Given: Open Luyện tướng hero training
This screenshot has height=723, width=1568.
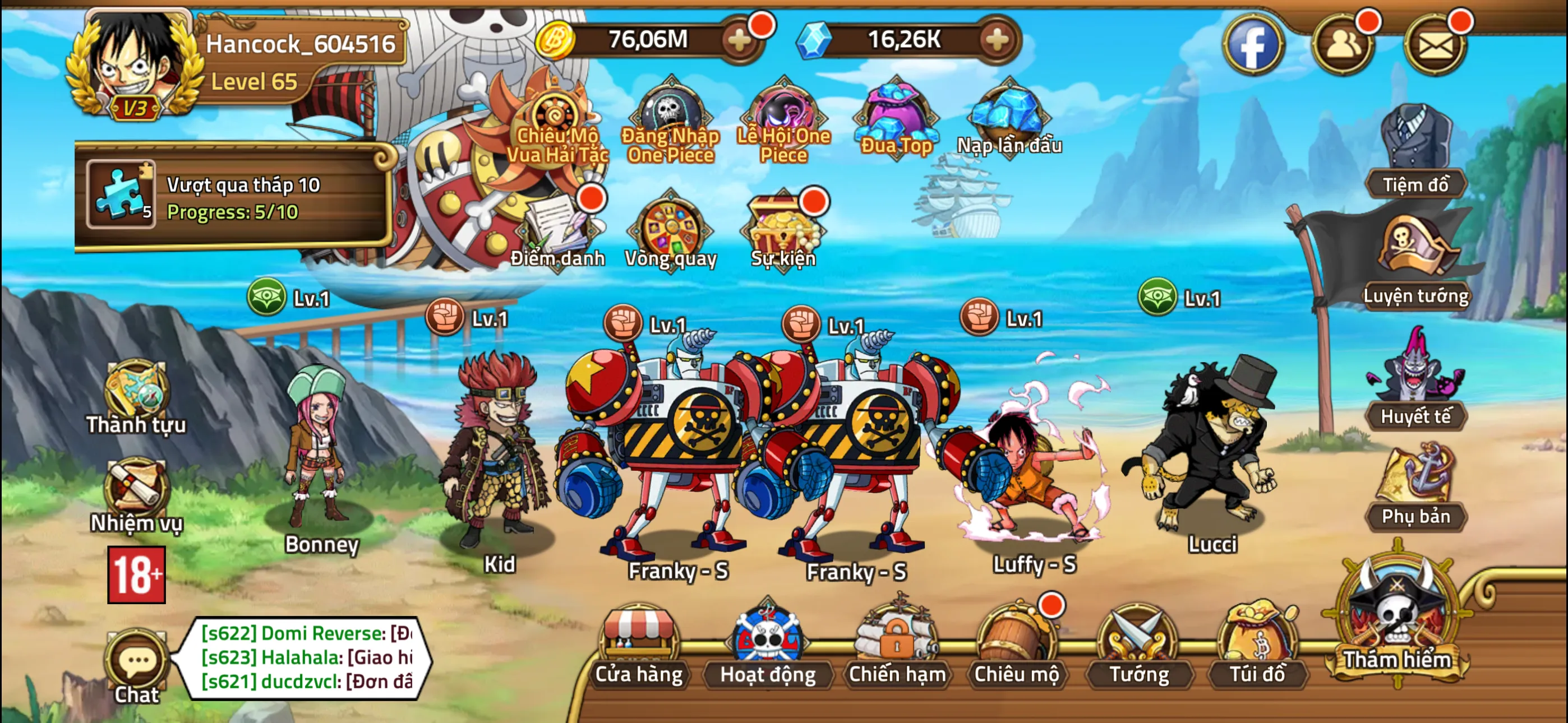Looking at the screenshot, I should pos(1415,262).
